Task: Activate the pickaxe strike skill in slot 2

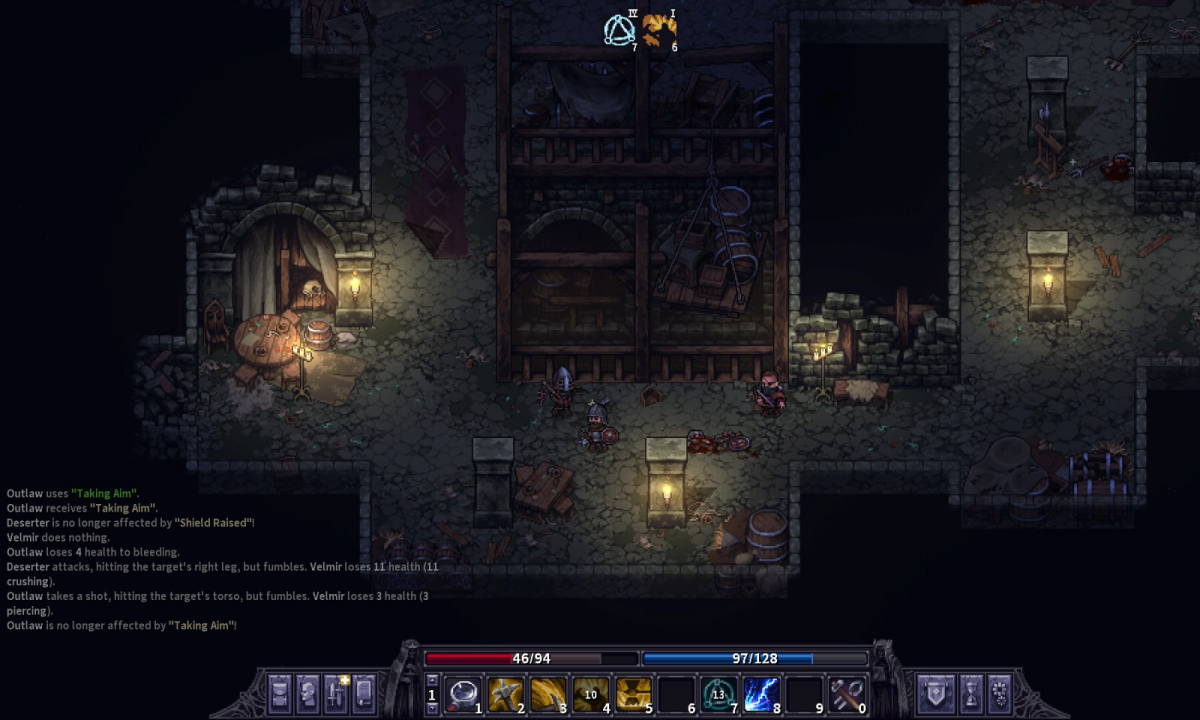Action: pos(506,693)
